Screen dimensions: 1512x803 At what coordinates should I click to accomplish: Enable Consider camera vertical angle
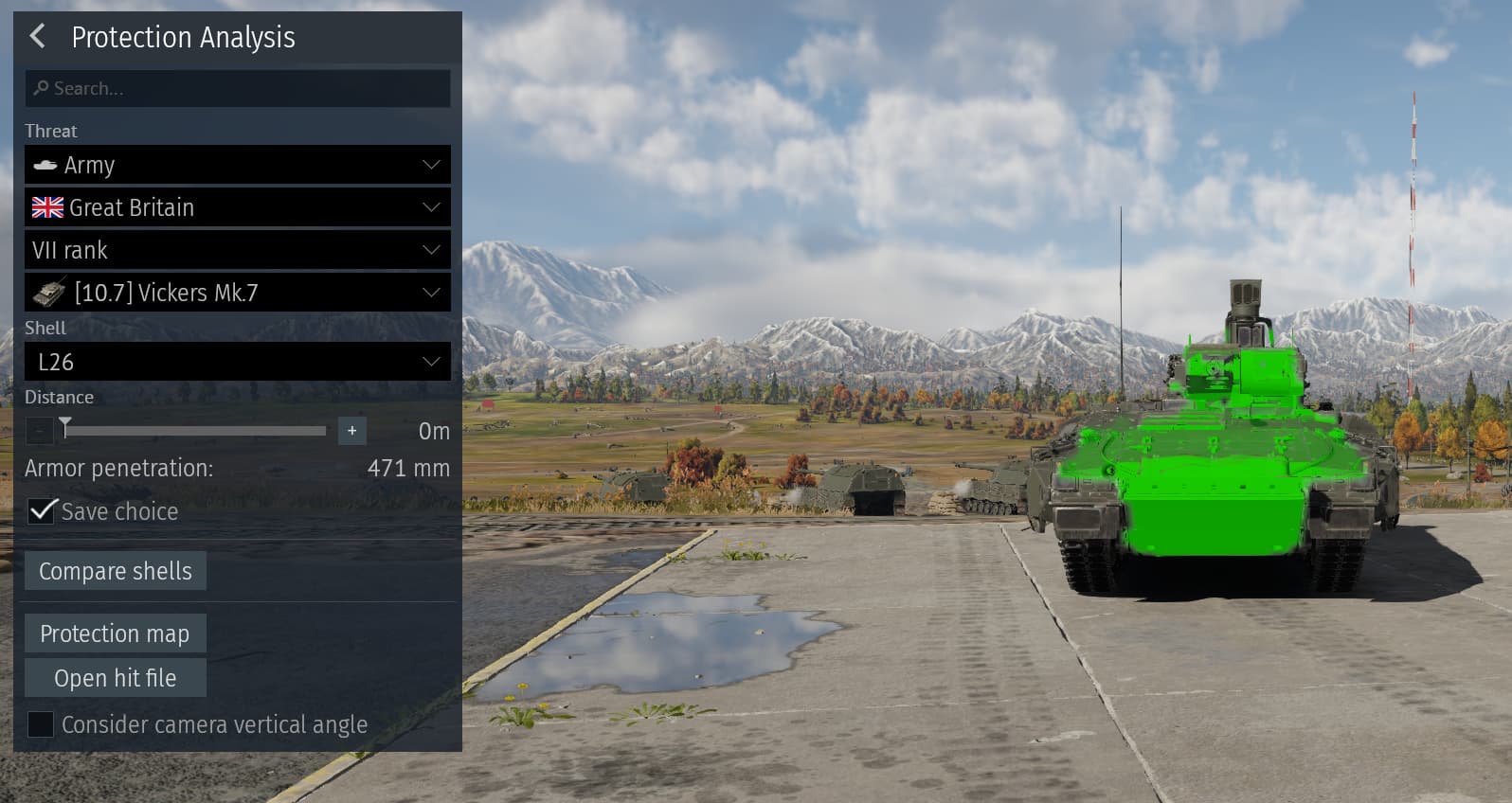coord(41,724)
